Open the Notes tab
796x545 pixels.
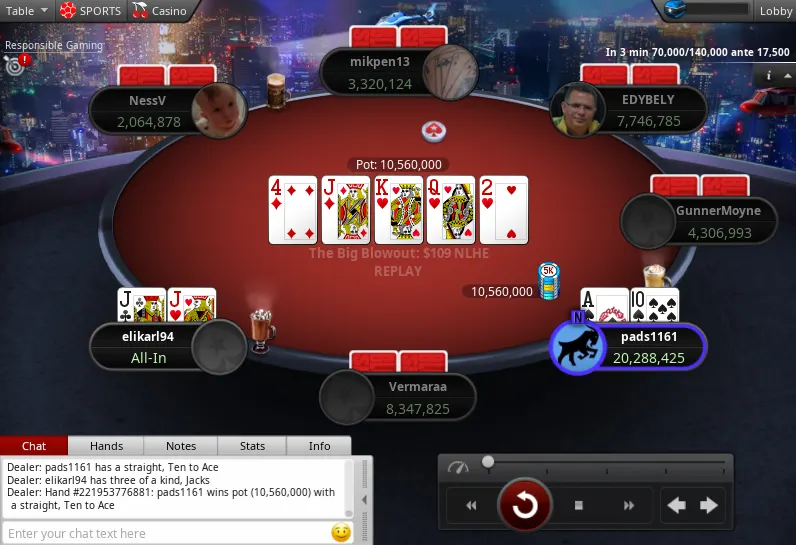181,446
